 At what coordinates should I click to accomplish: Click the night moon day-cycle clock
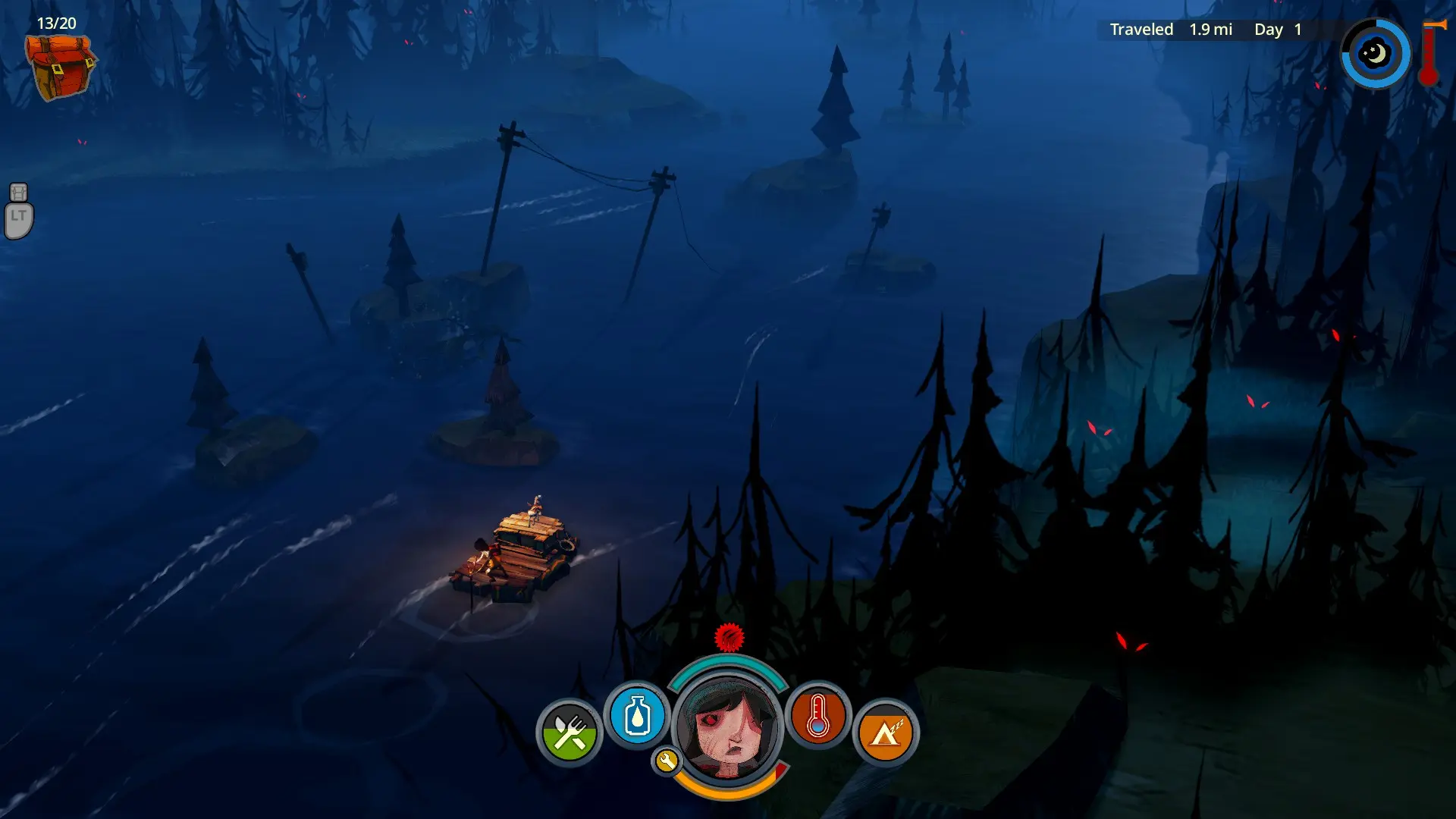pyautogui.click(x=1375, y=54)
